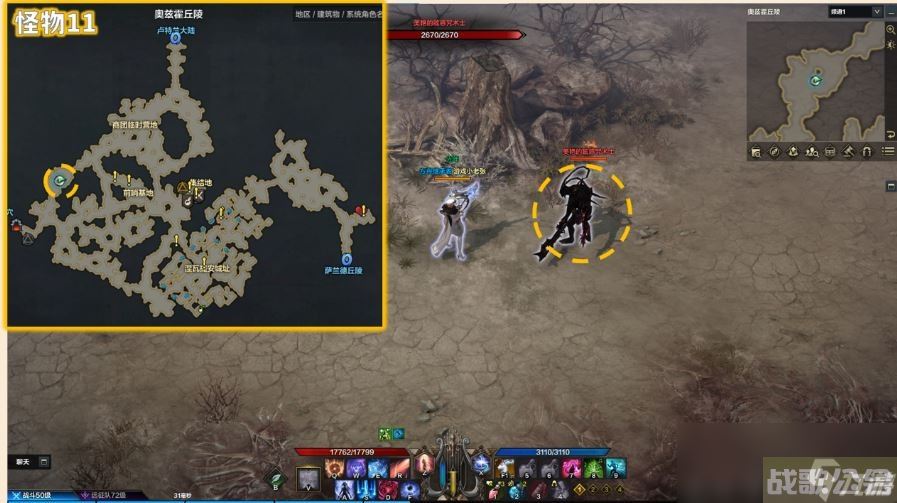Click the minimap's magnifier zoom button
This screenshot has height=503, width=897.
point(890,29)
